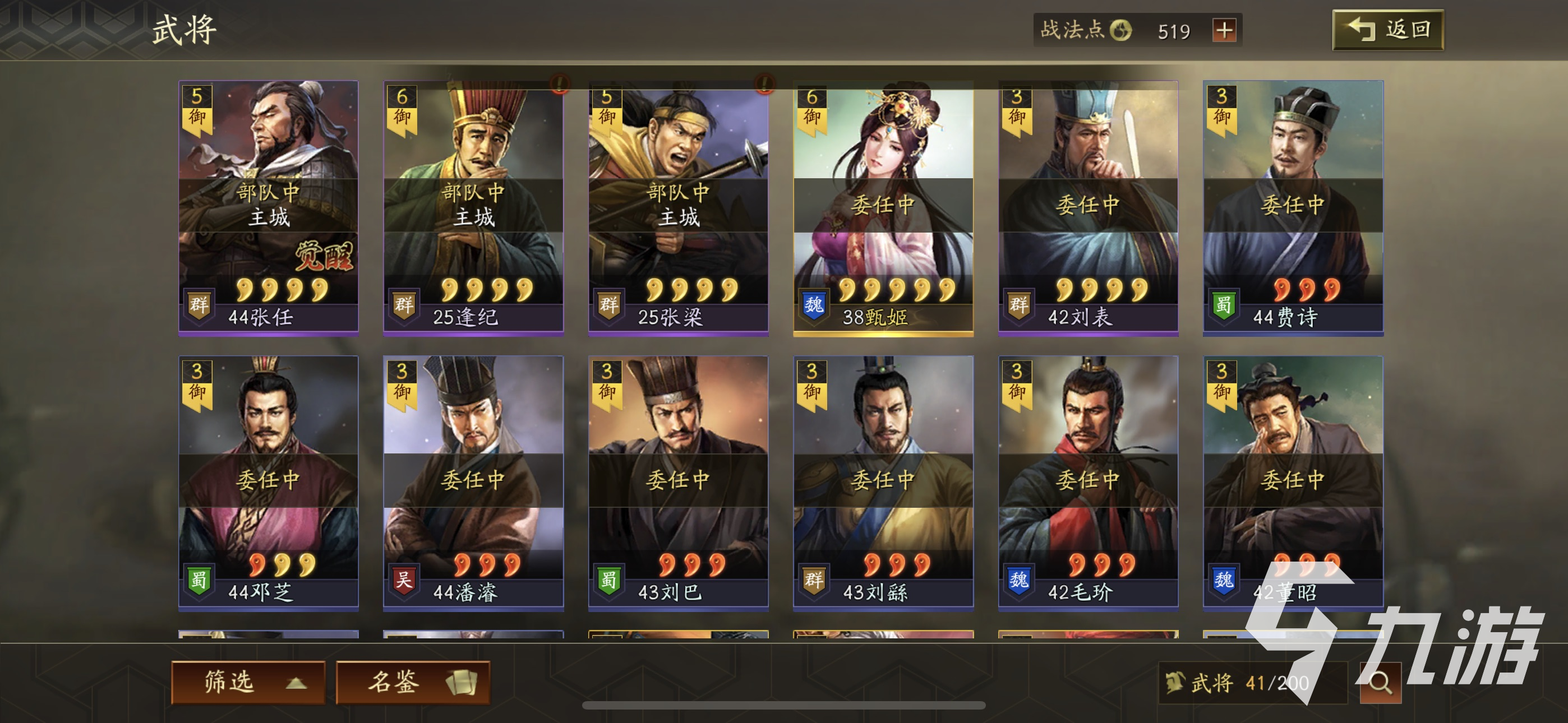Open the 刘巴 general card

[678, 482]
